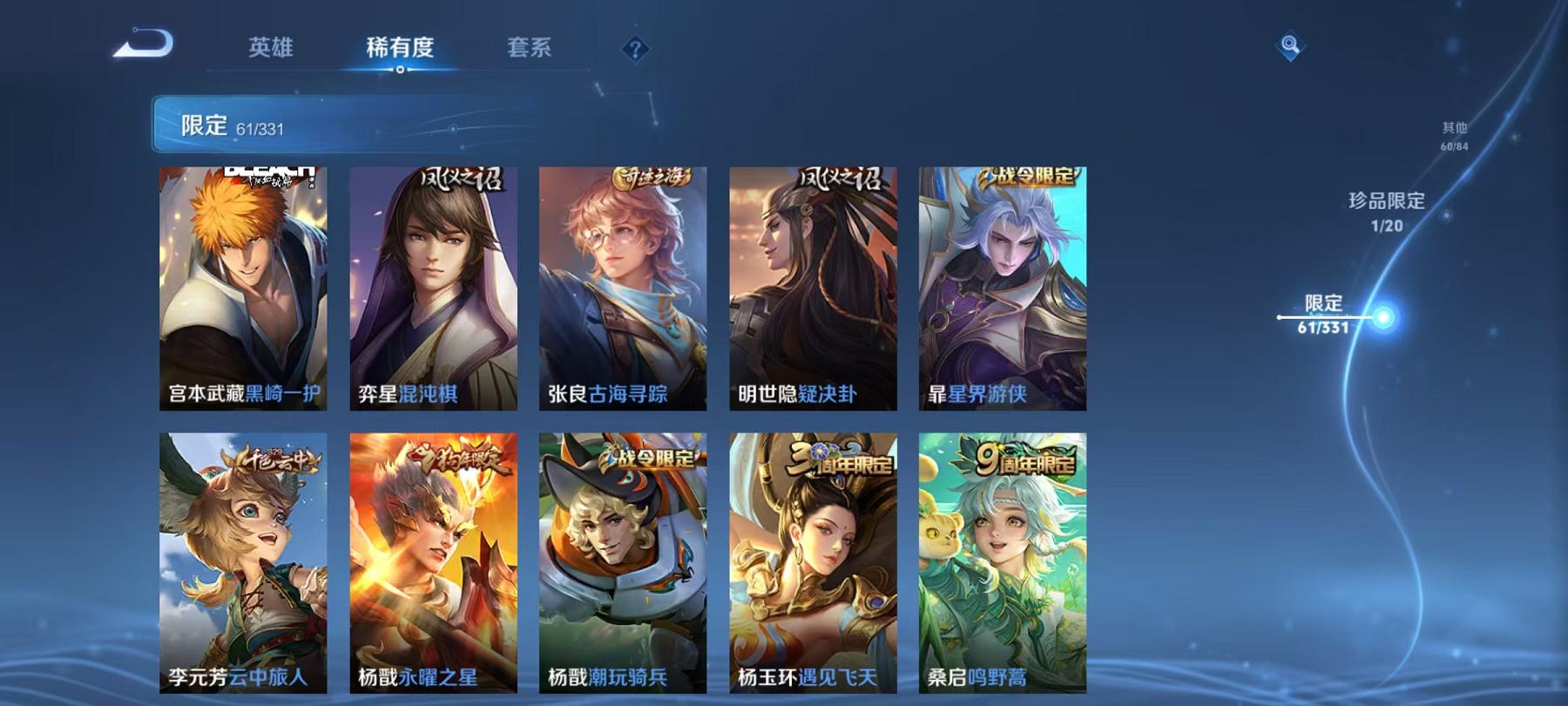Viewport: 1568px width, 706px height.
Task: Click the 其他 60/84 category on the right
Action: (x=1457, y=137)
